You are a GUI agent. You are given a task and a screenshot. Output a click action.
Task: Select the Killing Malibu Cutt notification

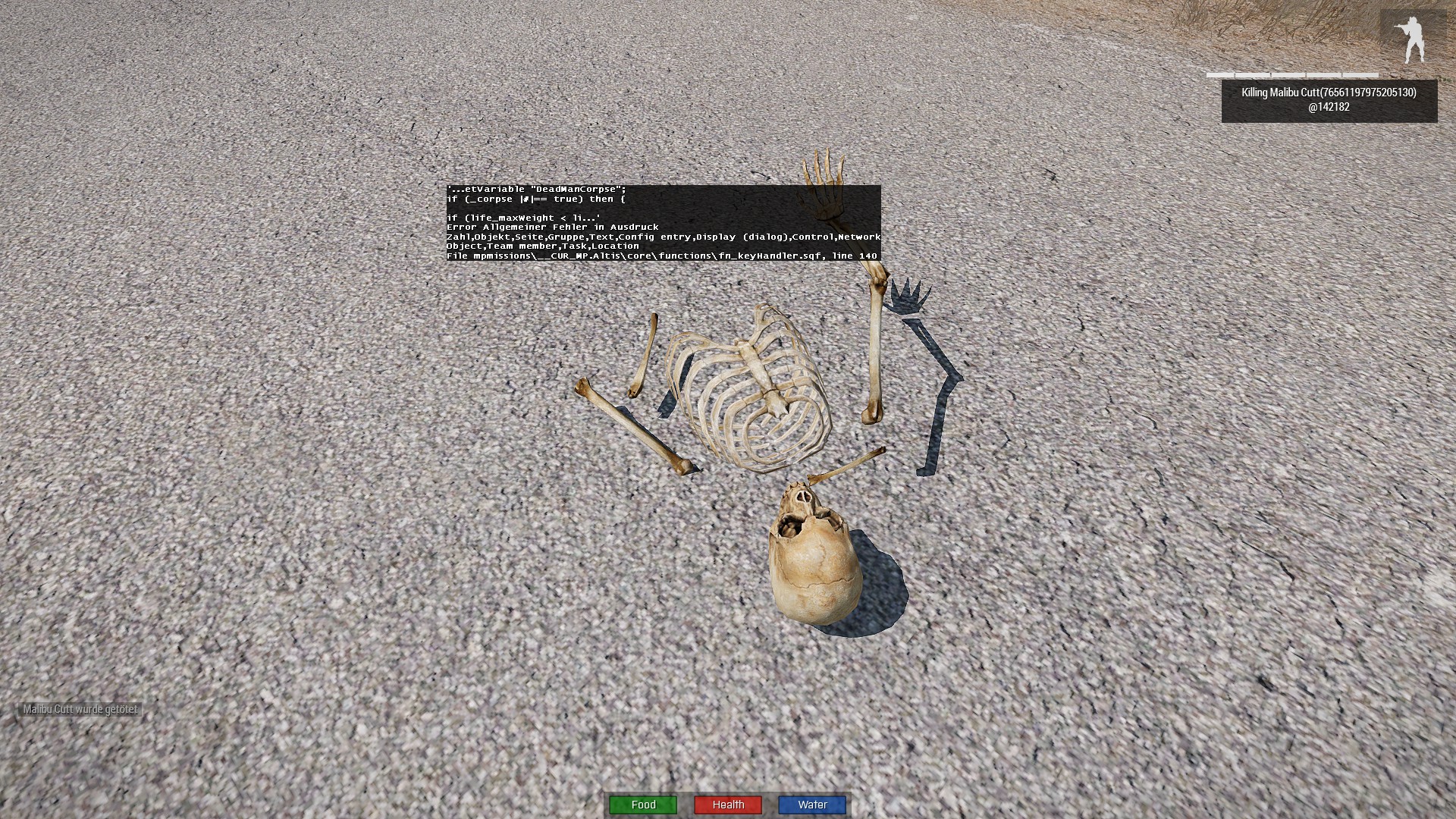[x=1329, y=100]
